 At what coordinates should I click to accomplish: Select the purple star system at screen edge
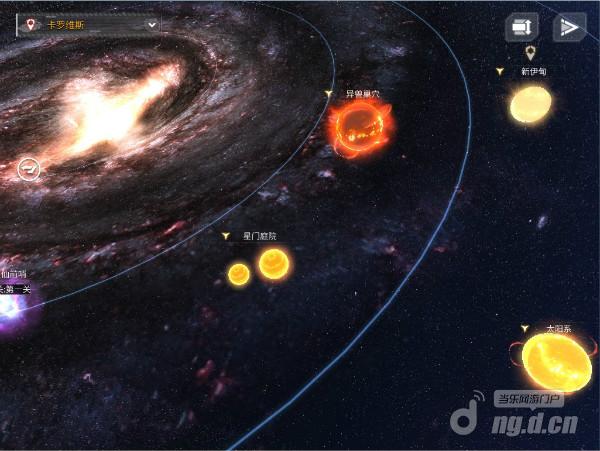[x=14, y=307]
